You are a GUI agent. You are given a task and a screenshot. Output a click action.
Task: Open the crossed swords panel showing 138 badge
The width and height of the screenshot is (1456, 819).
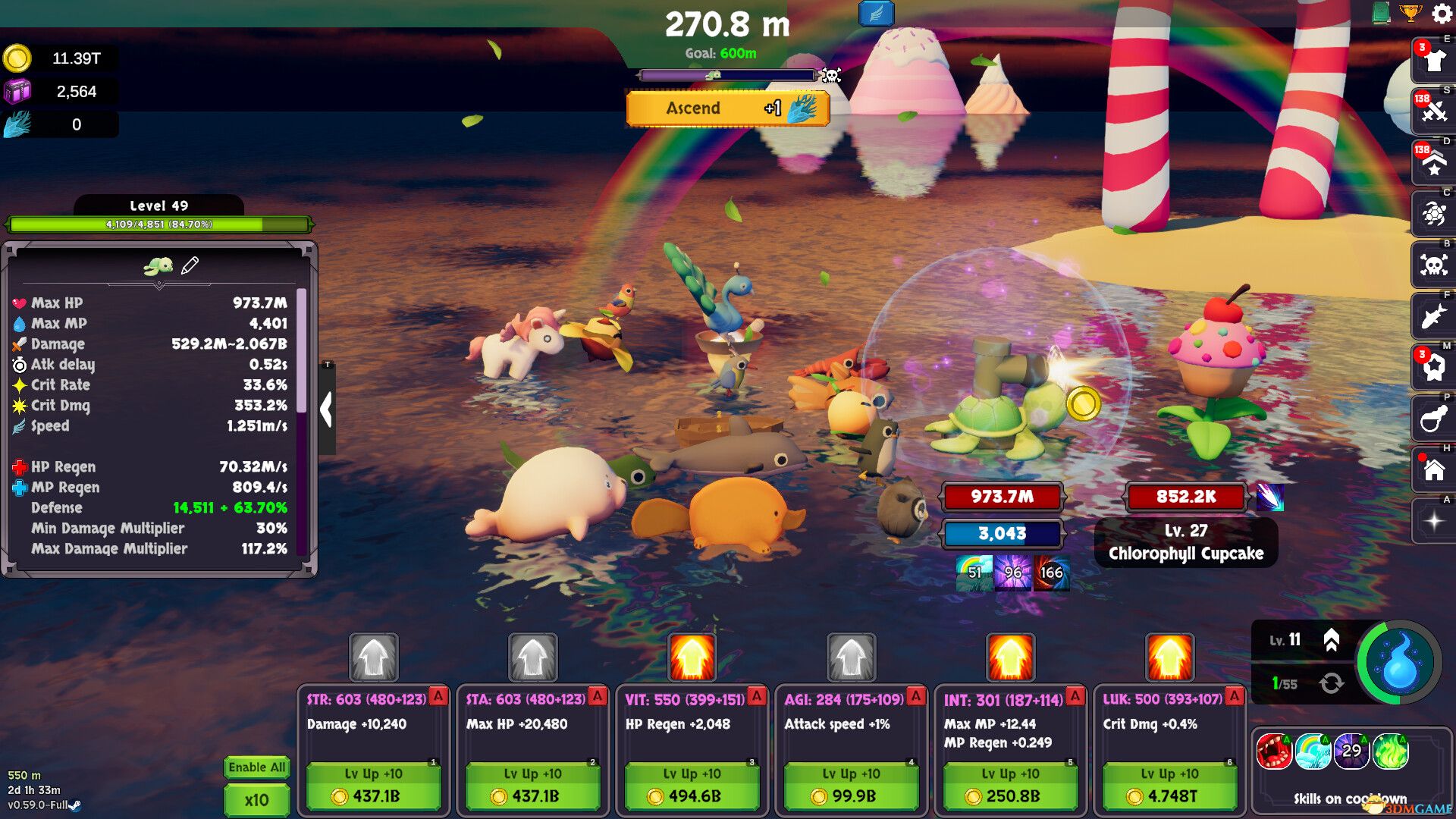pyautogui.click(x=1433, y=113)
